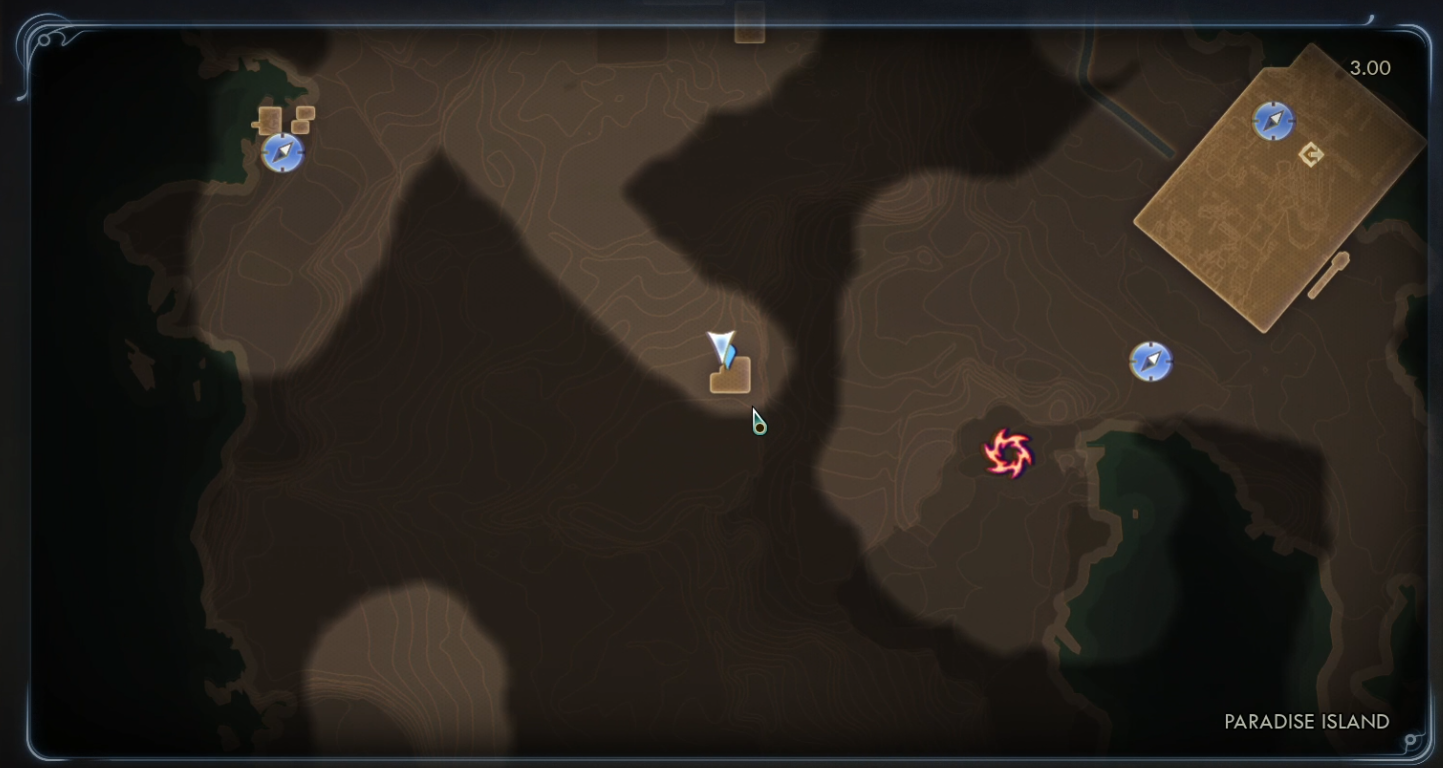This screenshot has width=1443, height=768.
Task: Select the compass marker just above the red vortex
Action: 1150,361
